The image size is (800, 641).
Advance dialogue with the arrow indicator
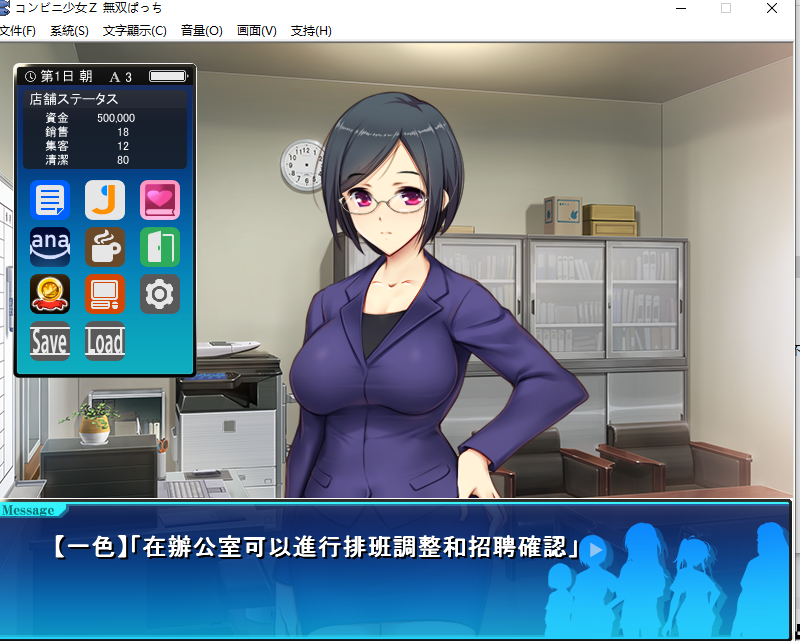pyautogui.click(x=596, y=549)
